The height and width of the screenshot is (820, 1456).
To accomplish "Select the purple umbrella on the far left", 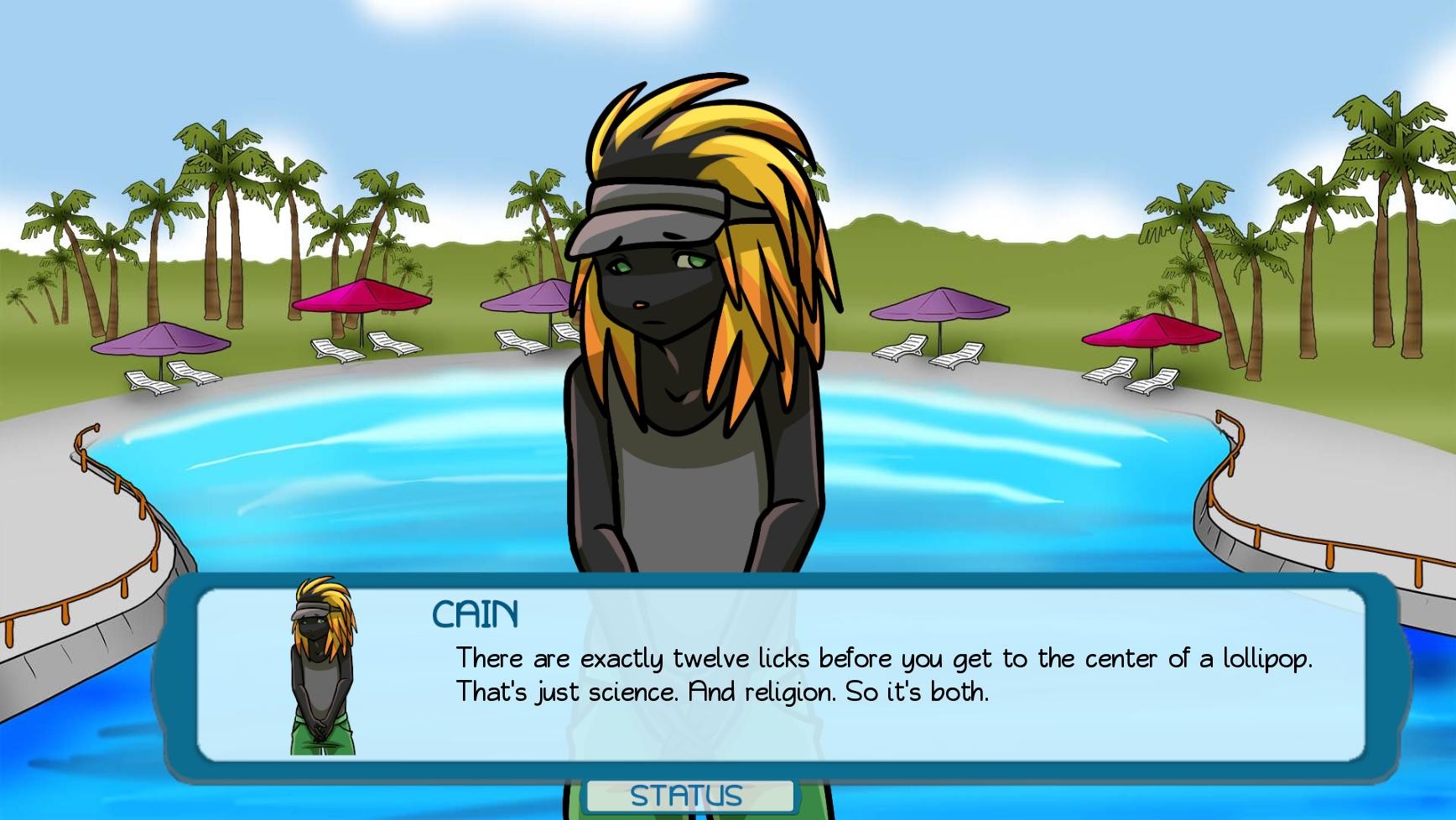I will click(x=159, y=340).
